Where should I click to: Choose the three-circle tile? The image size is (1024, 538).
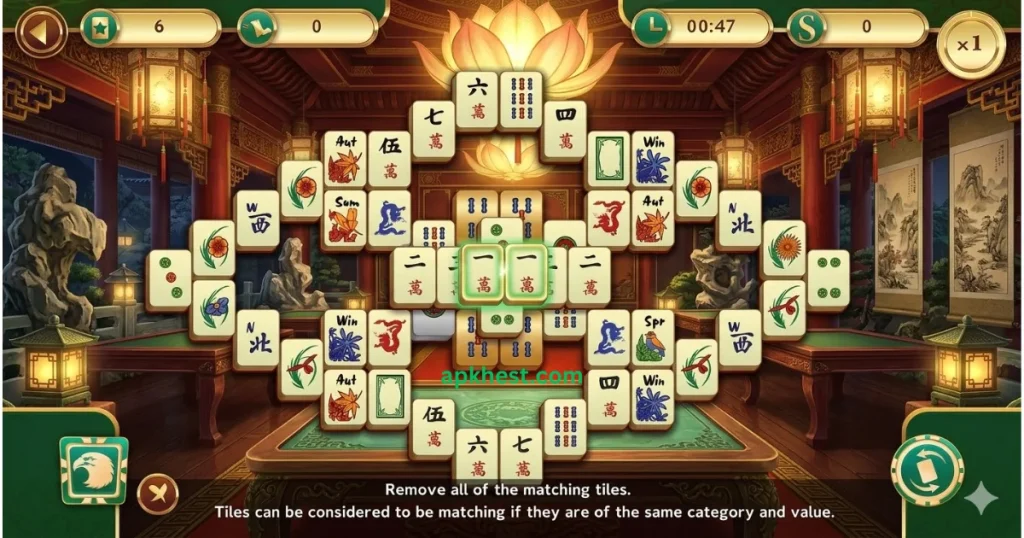[x=169, y=280]
